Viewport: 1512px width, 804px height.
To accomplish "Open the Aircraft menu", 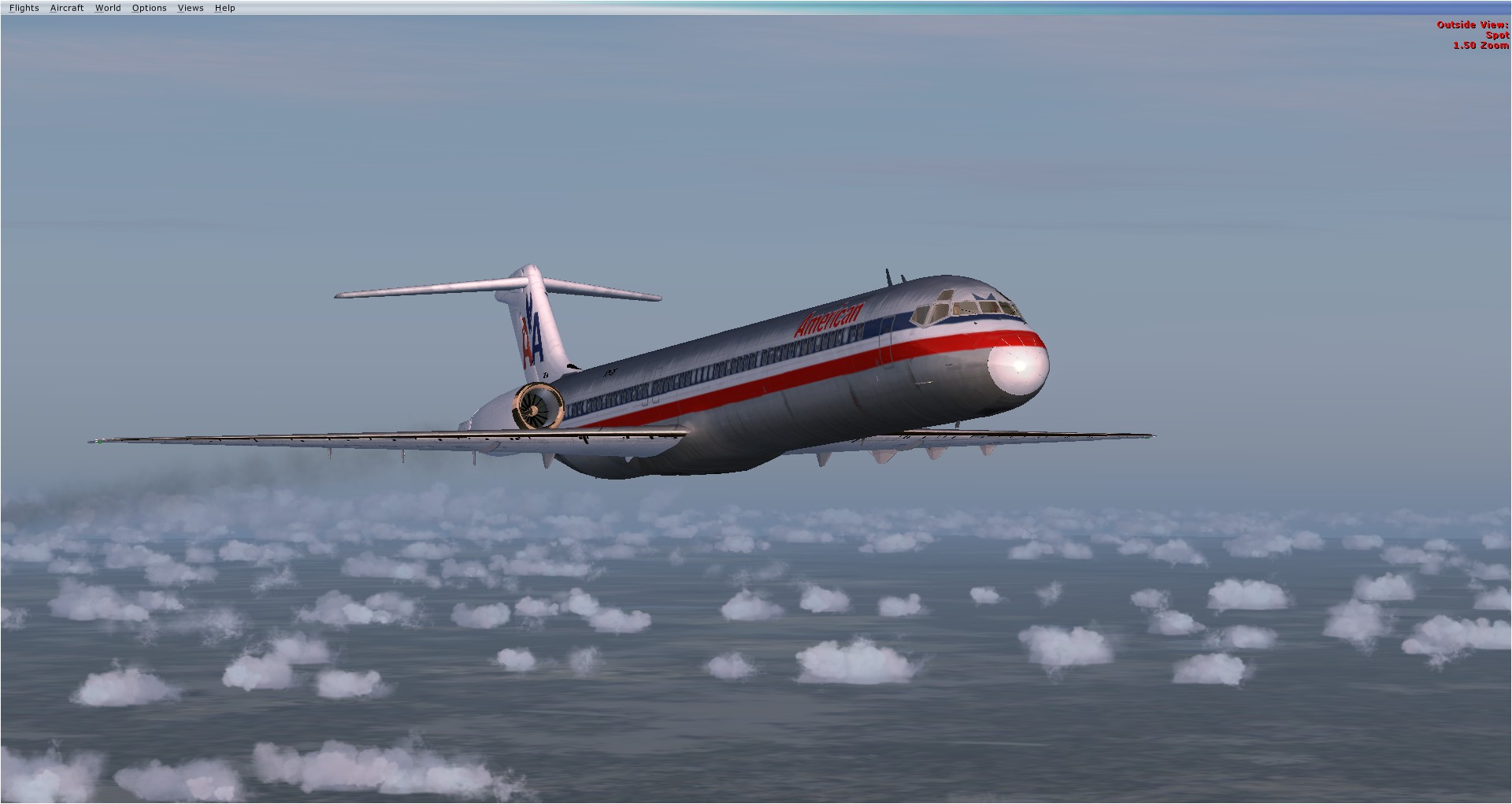I will (x=67, y=8).
